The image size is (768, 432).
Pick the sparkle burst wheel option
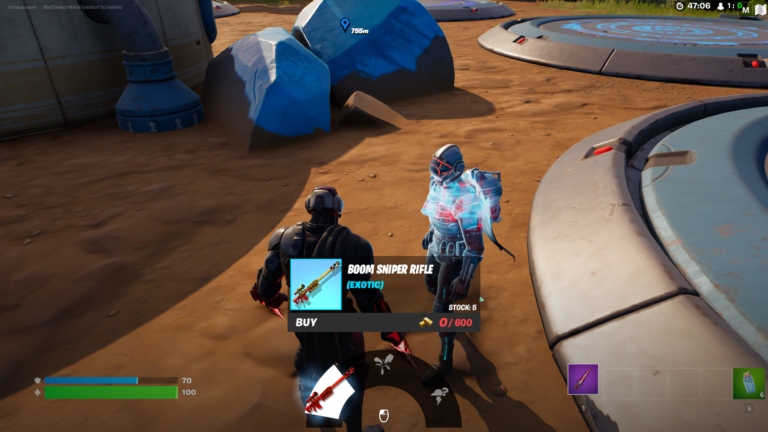382,362
